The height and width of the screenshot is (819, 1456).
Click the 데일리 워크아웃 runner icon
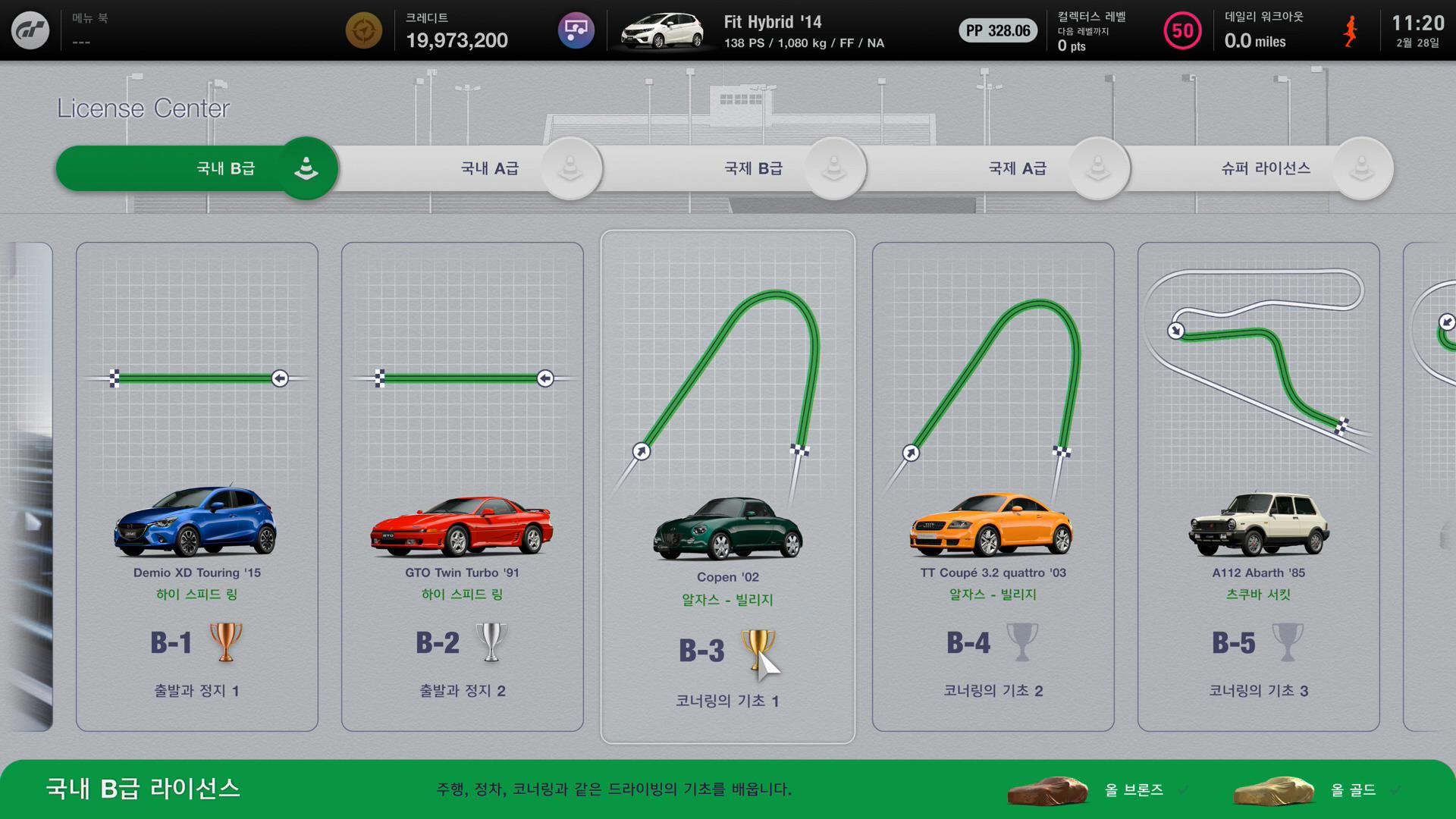1351,31
